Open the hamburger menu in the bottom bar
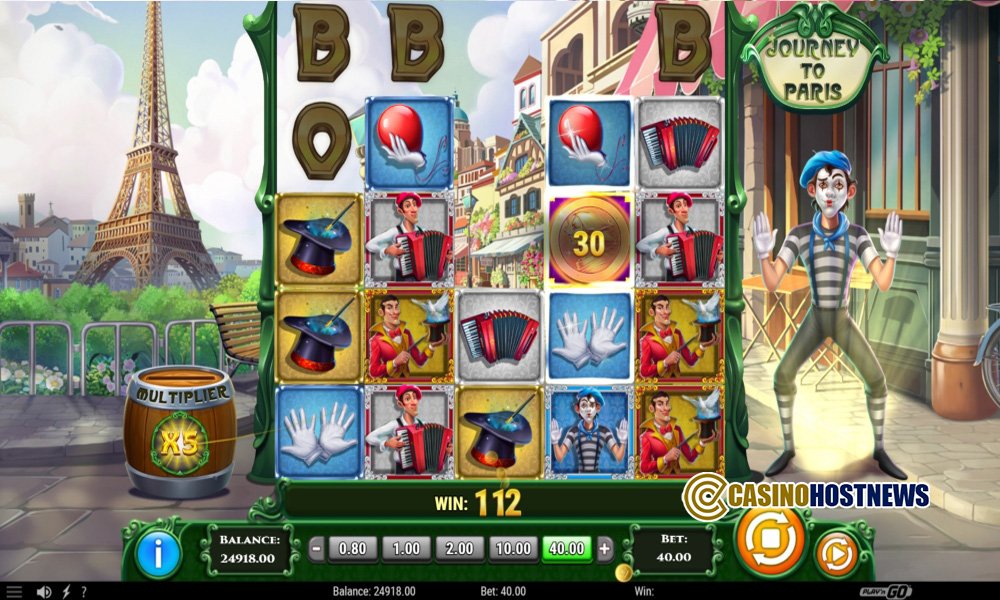The image size is (1000, 600). pyautogui.click(x=14, y=592)
